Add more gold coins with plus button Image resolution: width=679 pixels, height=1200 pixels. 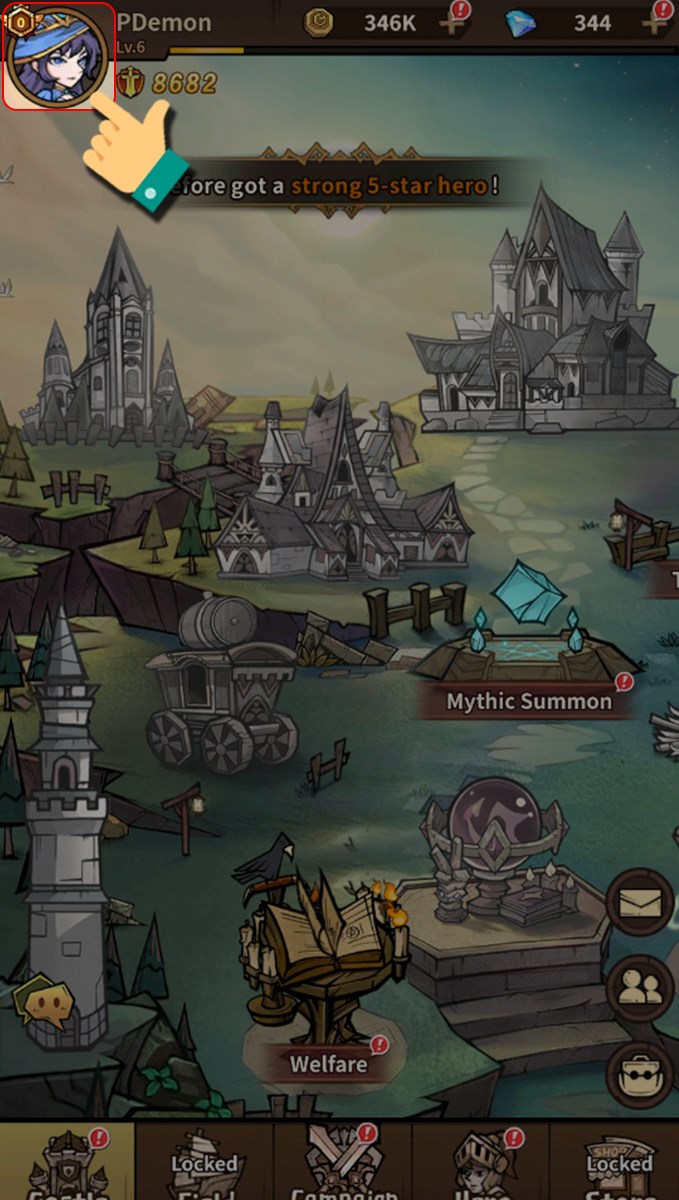click(454, 23)
